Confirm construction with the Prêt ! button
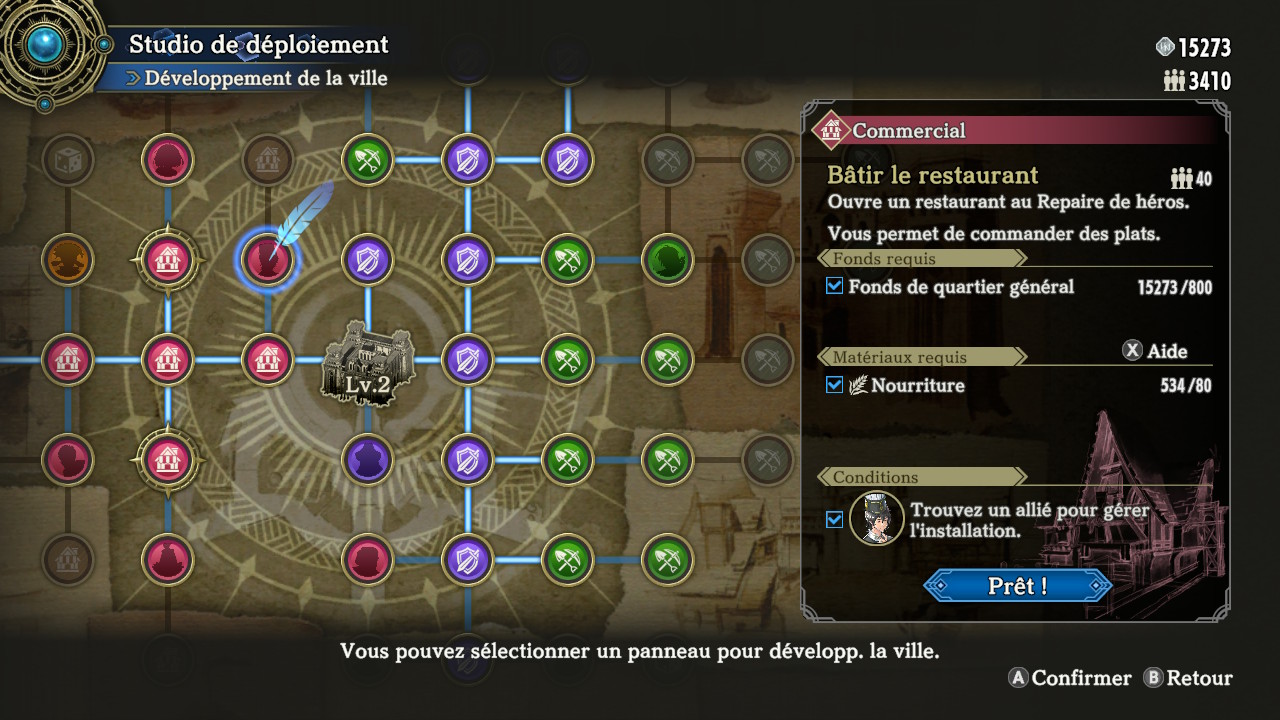The height and width of the screenshot is (720, 1280). pos(1017,585)
